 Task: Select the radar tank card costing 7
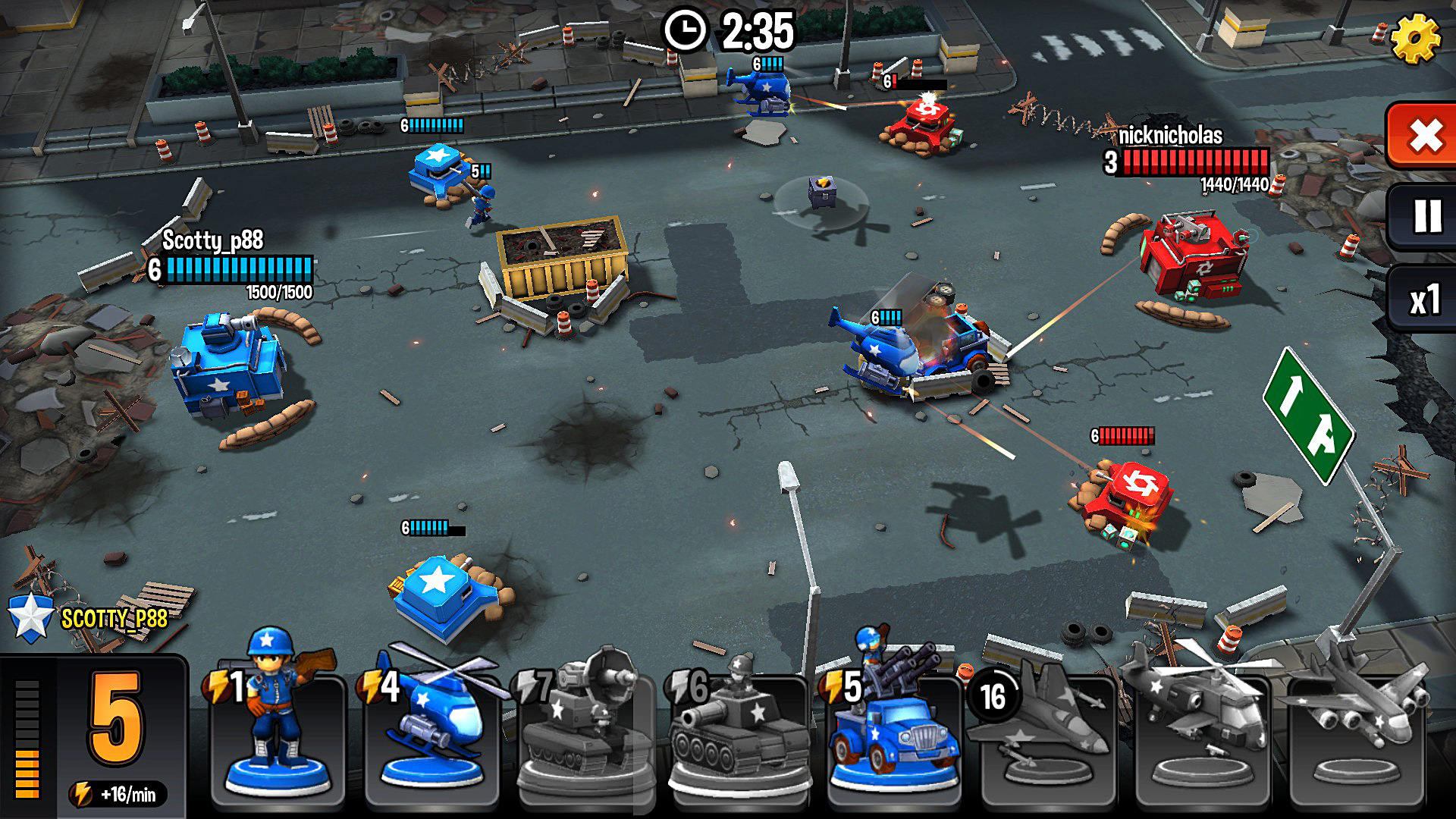[585, 728]
